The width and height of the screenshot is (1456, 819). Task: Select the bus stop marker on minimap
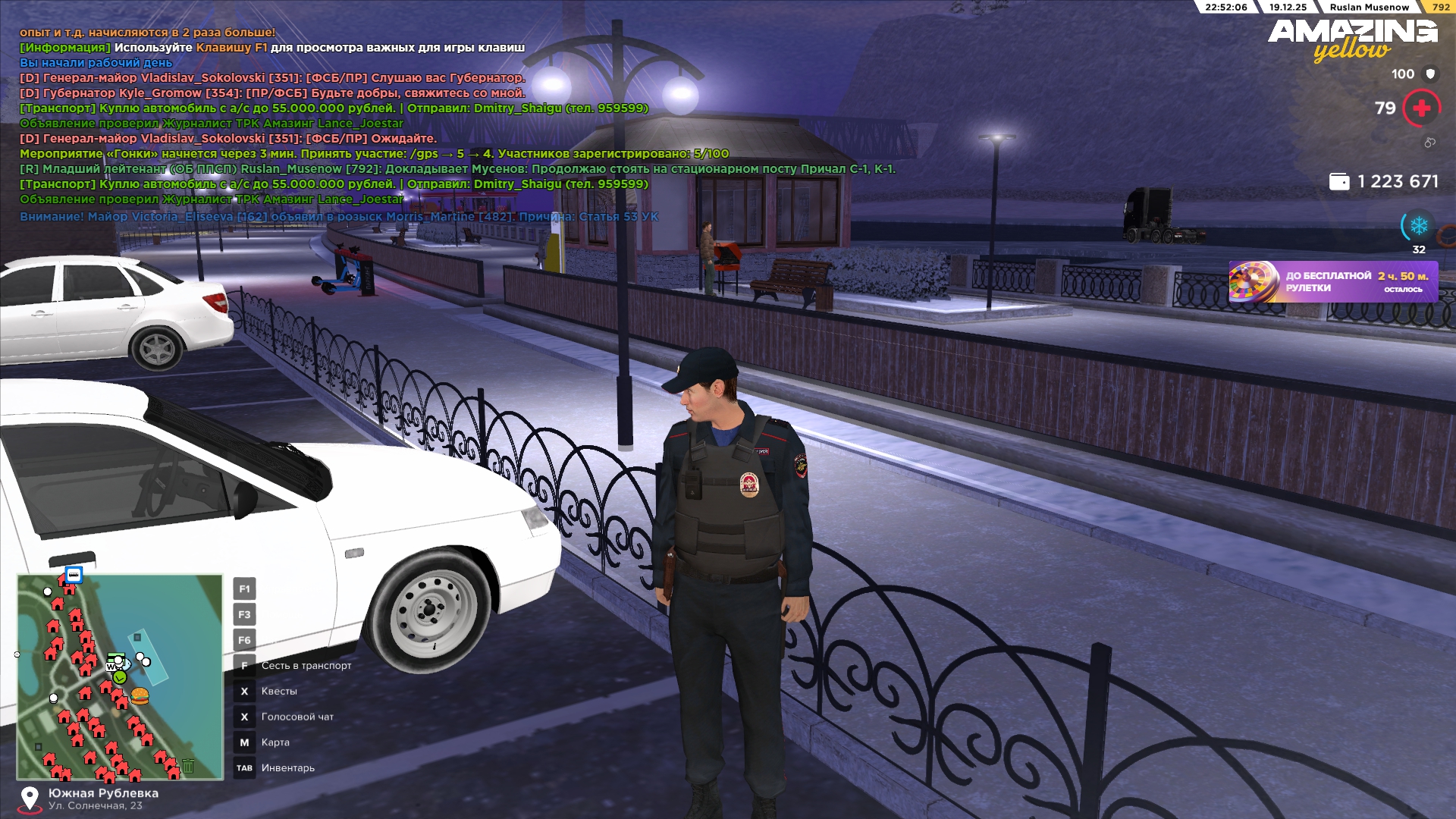(74, 575)
